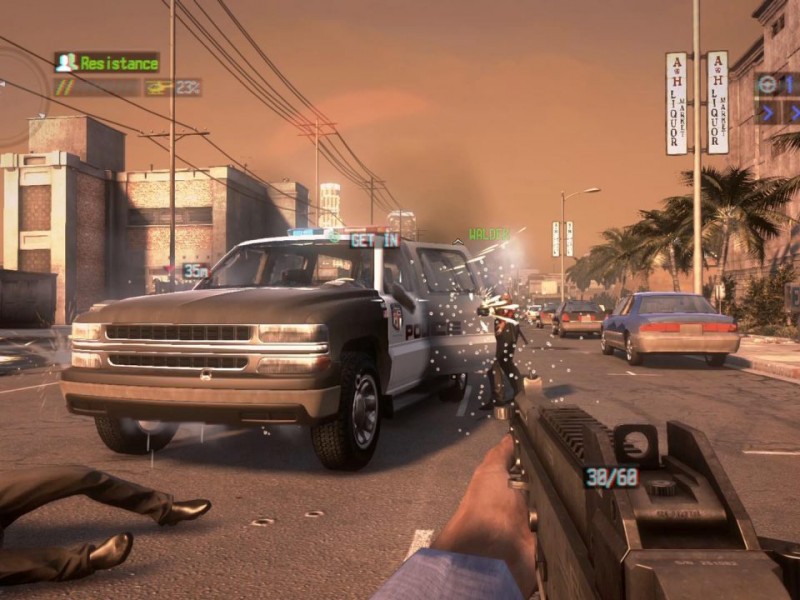Click the circular target icon
Image resolution: width=800 pixels, height=600 pixels.
[x=768, y=84]
